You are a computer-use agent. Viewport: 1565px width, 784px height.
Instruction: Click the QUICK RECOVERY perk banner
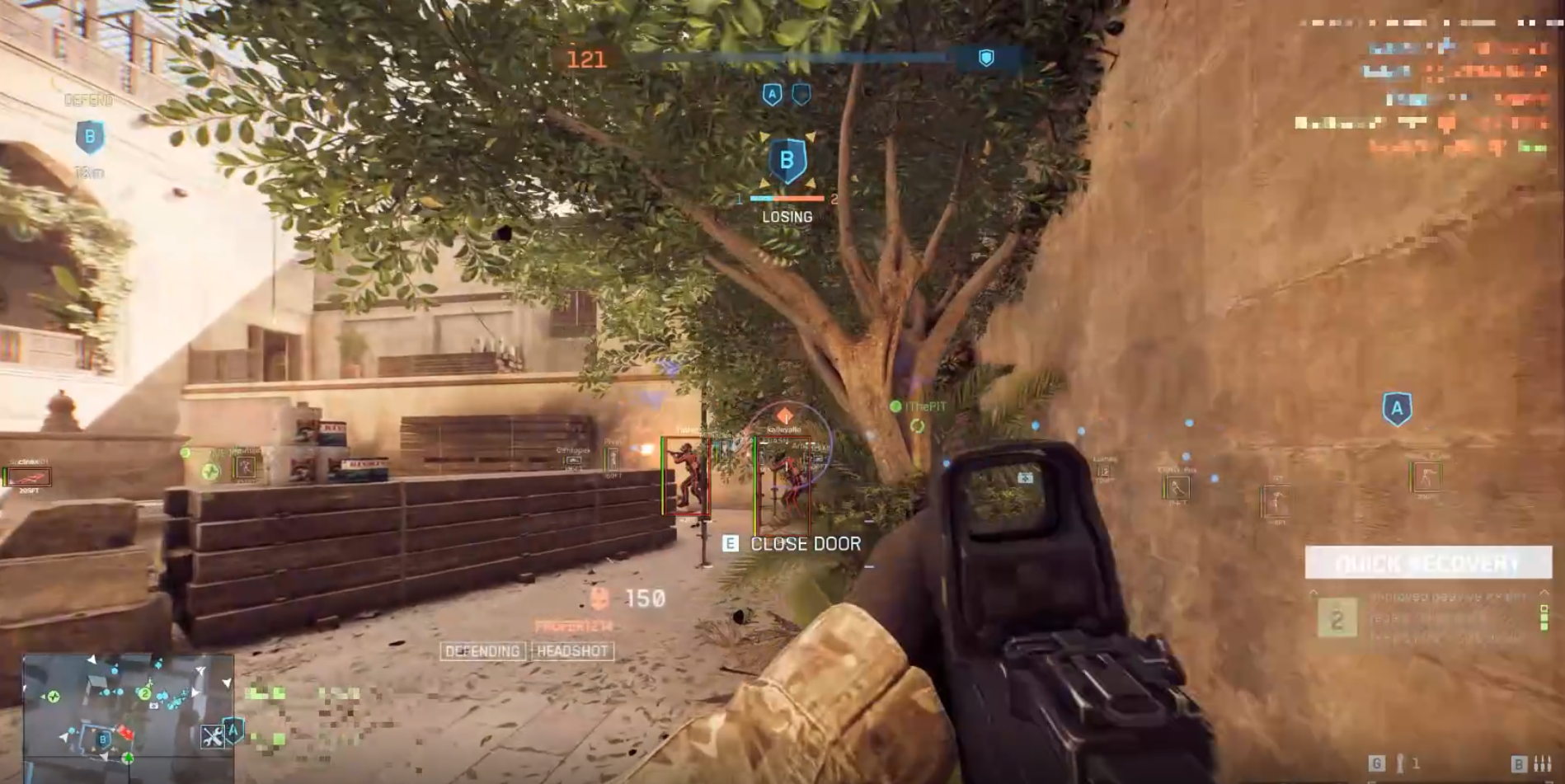(x=1427, y=563)
